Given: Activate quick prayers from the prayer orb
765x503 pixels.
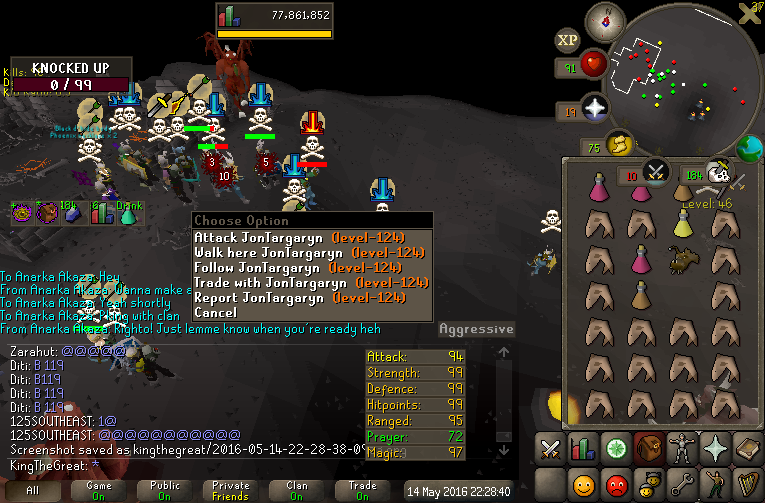Looking at the screenshot, I should (597, 108).
